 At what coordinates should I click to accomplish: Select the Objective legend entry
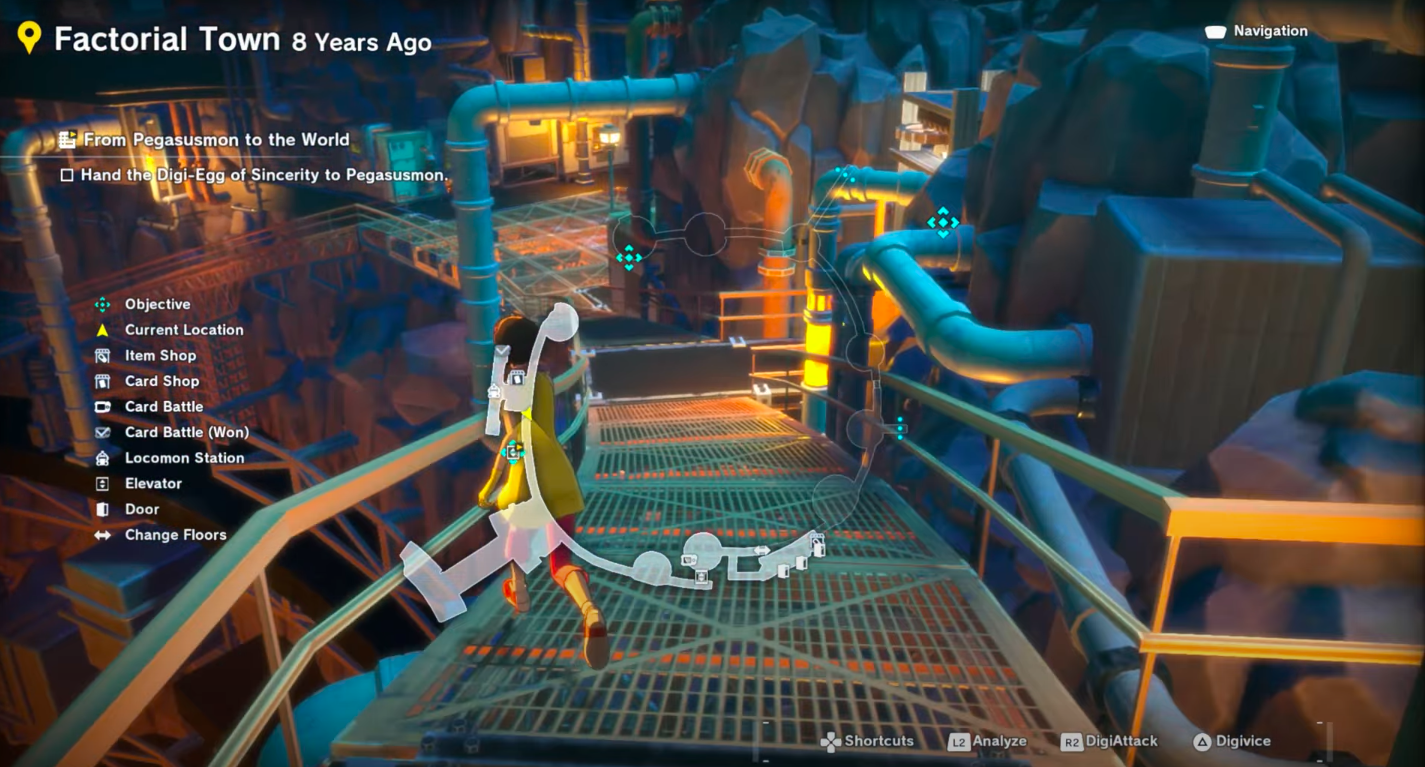[156, 304]
